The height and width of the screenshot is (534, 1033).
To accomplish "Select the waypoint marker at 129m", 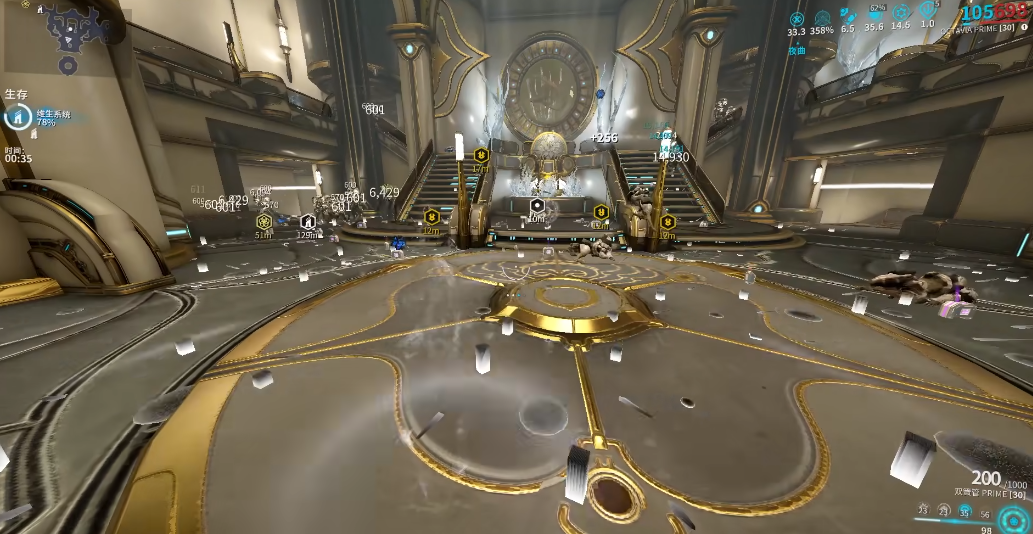I will [x=307, y=222].
